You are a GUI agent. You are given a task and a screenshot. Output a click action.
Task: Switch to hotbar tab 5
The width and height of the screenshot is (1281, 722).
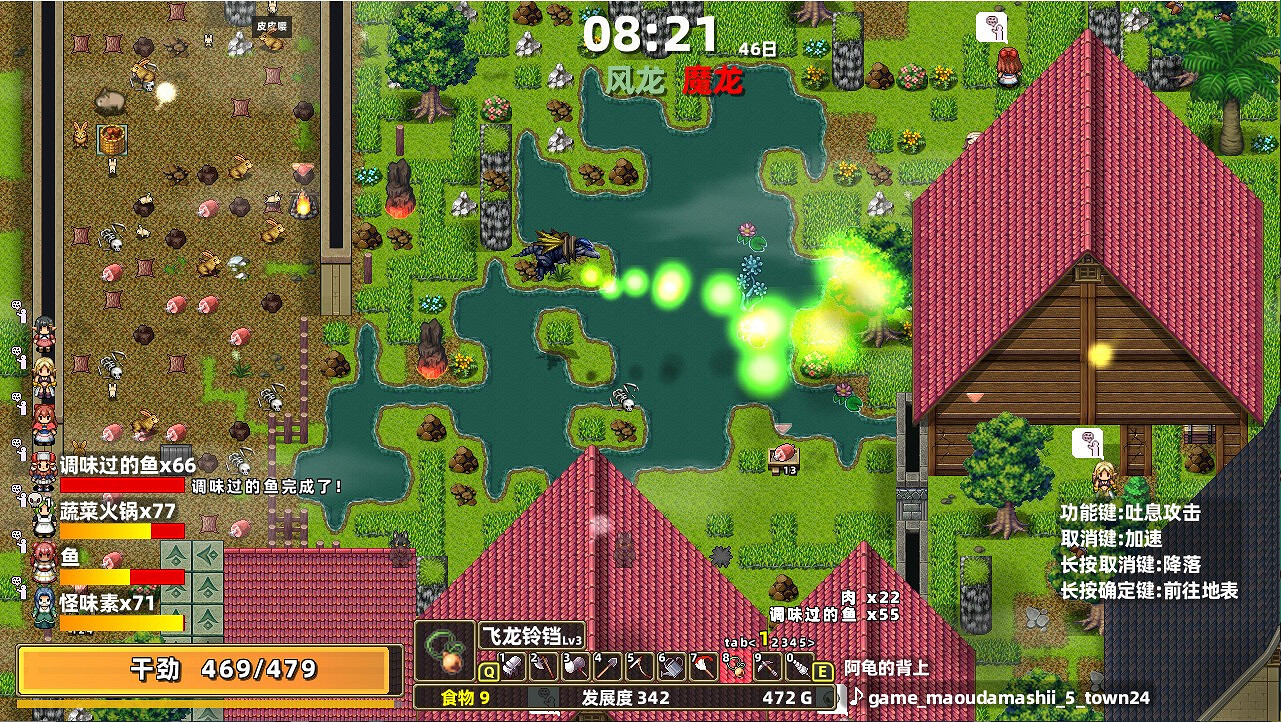coord(803,642)
